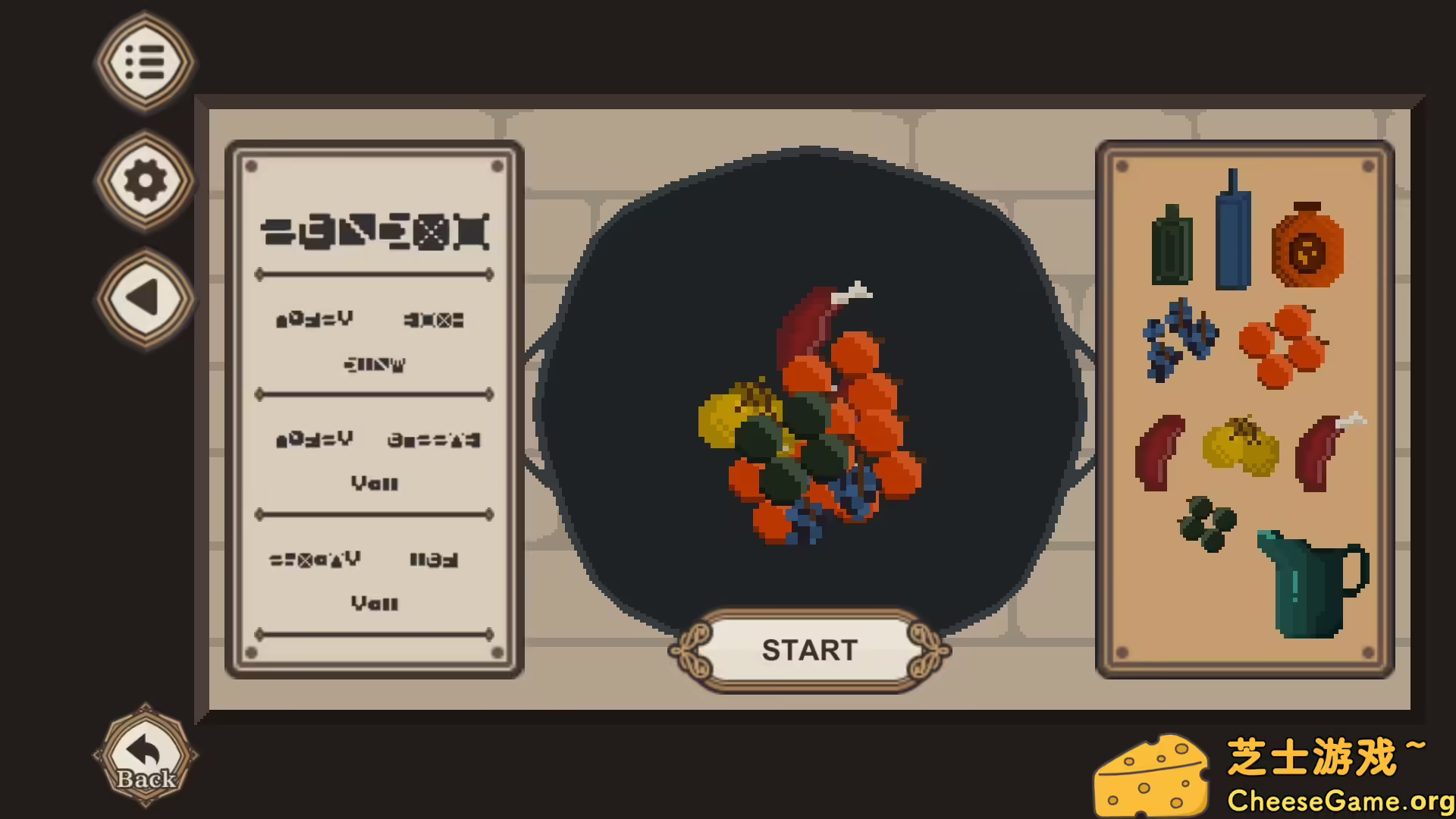The width and height of the screenshot is (1456, 819).
Task: Choose the teal water jug
Action: [x=1309, y=584]
